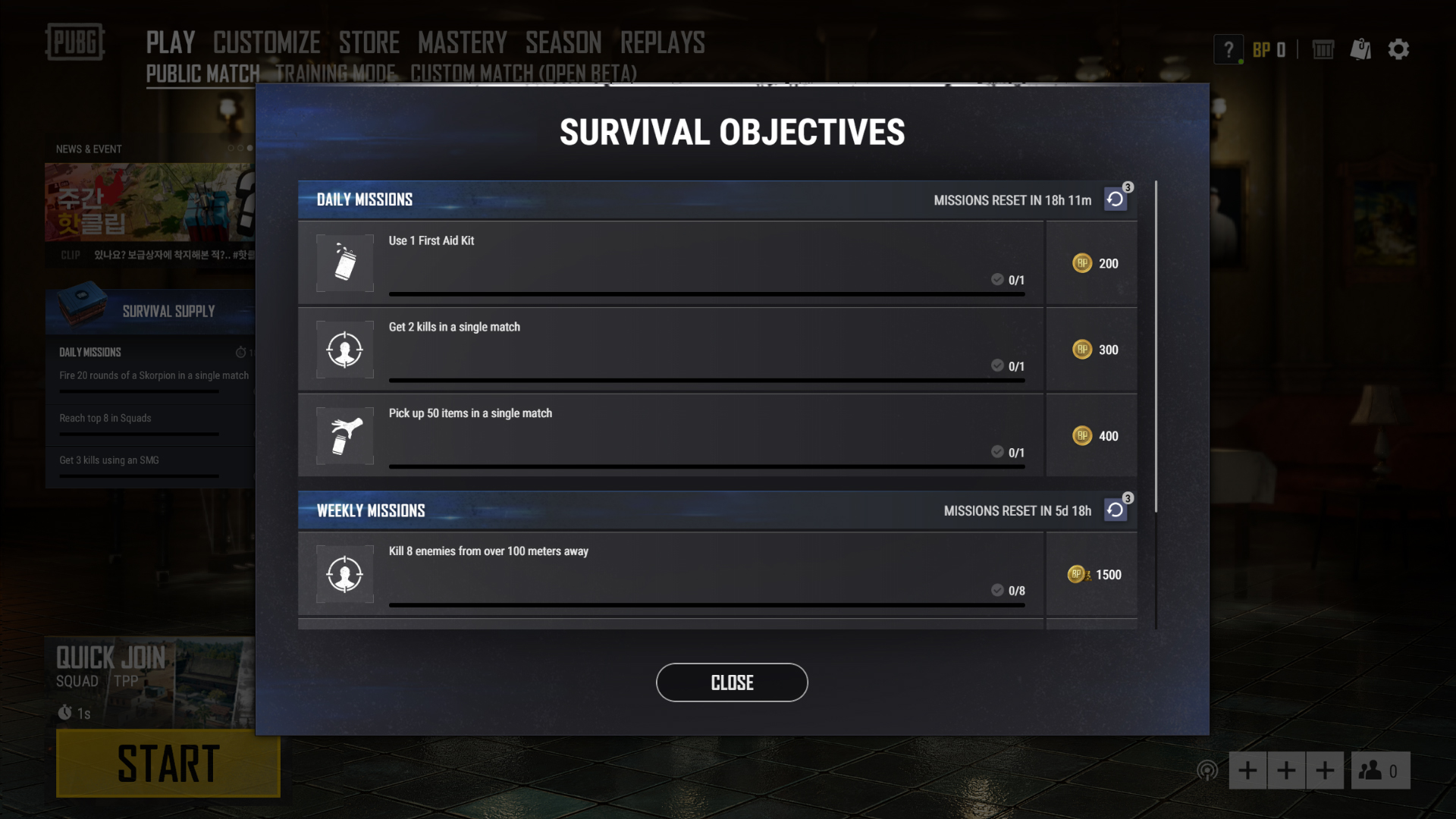Open the party member counter box

1379,770
